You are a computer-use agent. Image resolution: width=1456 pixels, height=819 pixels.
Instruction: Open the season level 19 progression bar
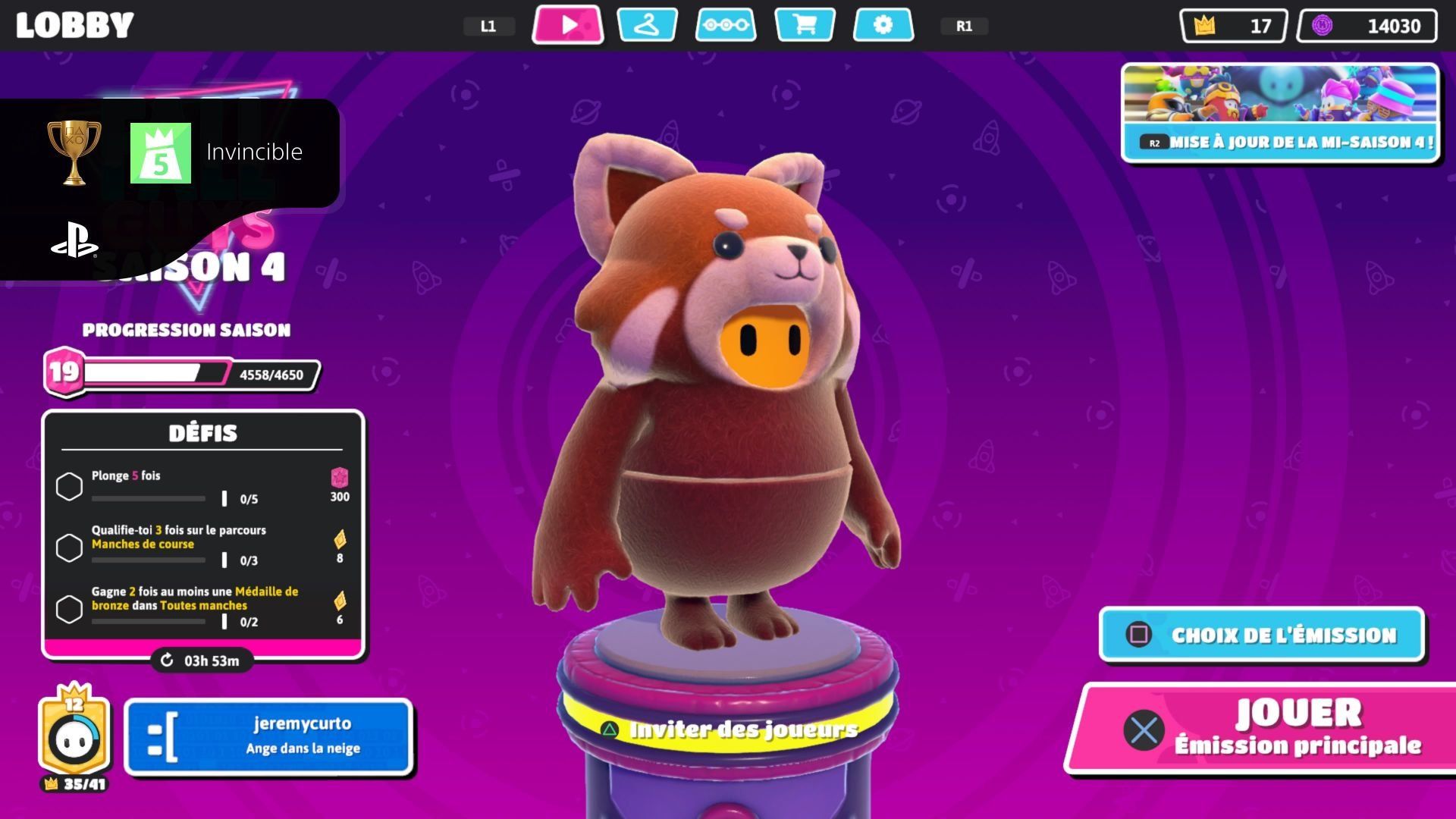click(182, 373)
